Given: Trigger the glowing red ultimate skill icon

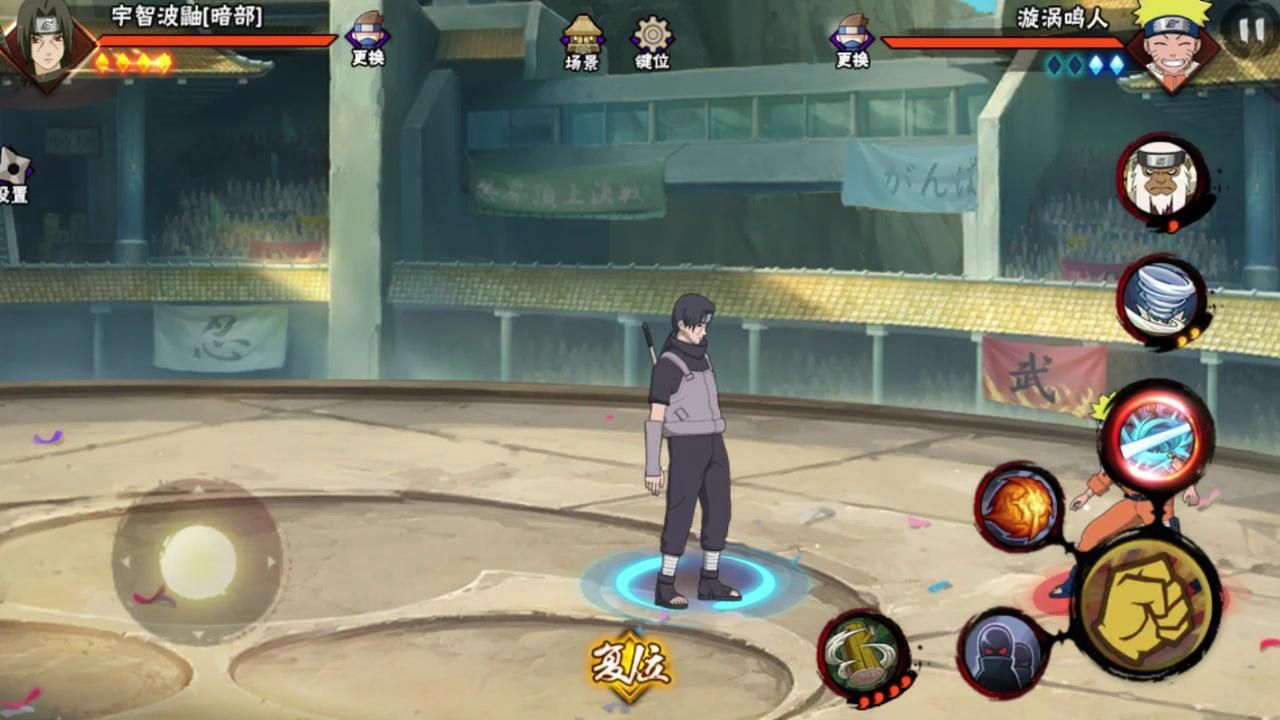Looking at the screenshot, I should (x=1156, y=438).
